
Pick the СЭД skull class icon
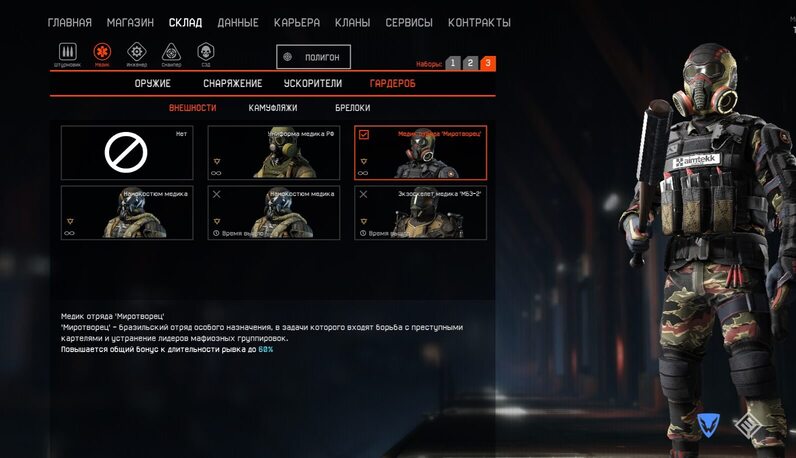(x=205, y=52)
